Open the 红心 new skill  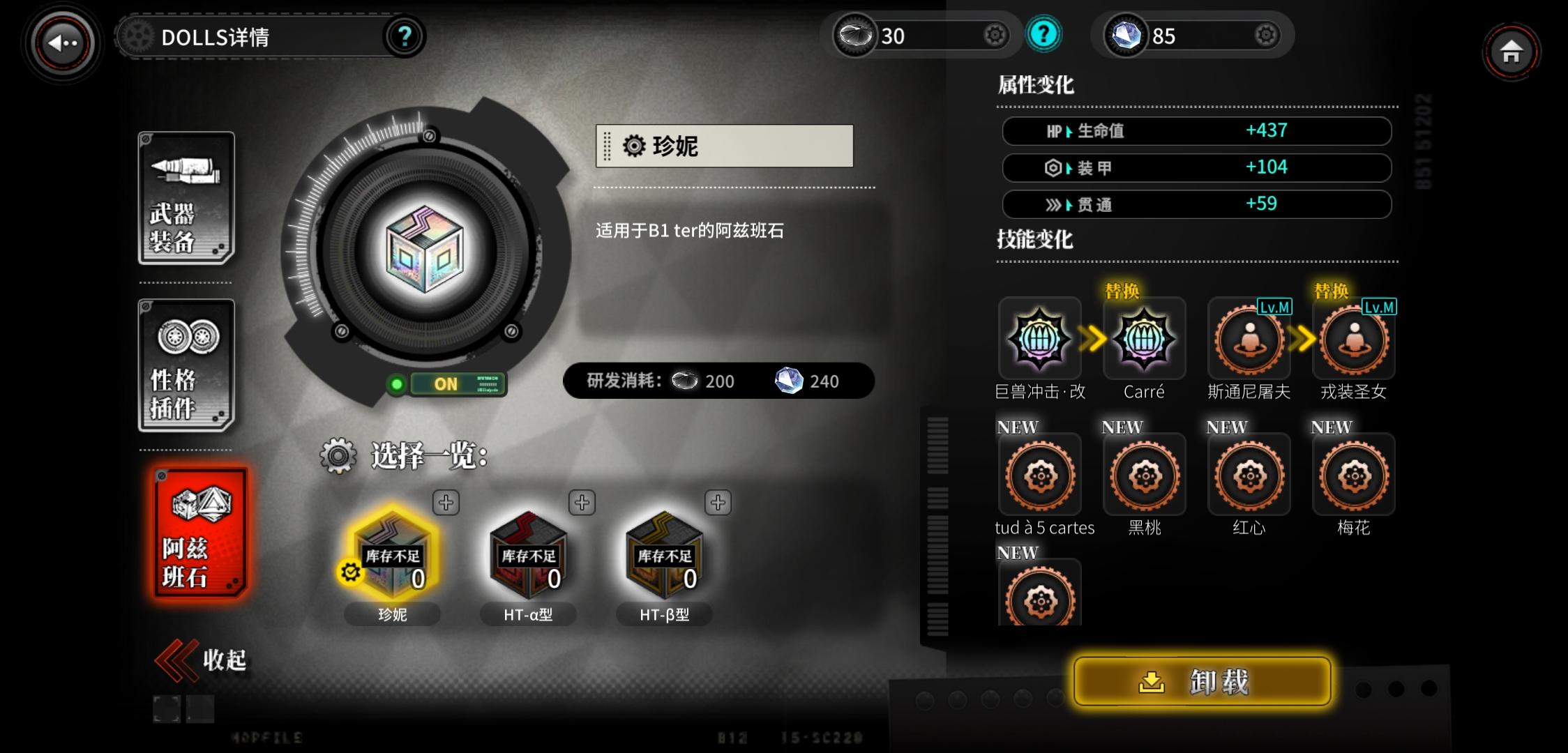[1248, 474]
